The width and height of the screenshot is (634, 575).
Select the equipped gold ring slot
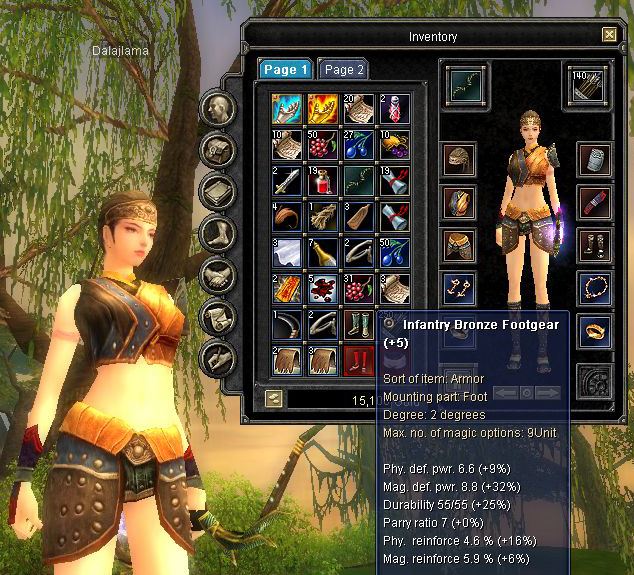point(595,329)
